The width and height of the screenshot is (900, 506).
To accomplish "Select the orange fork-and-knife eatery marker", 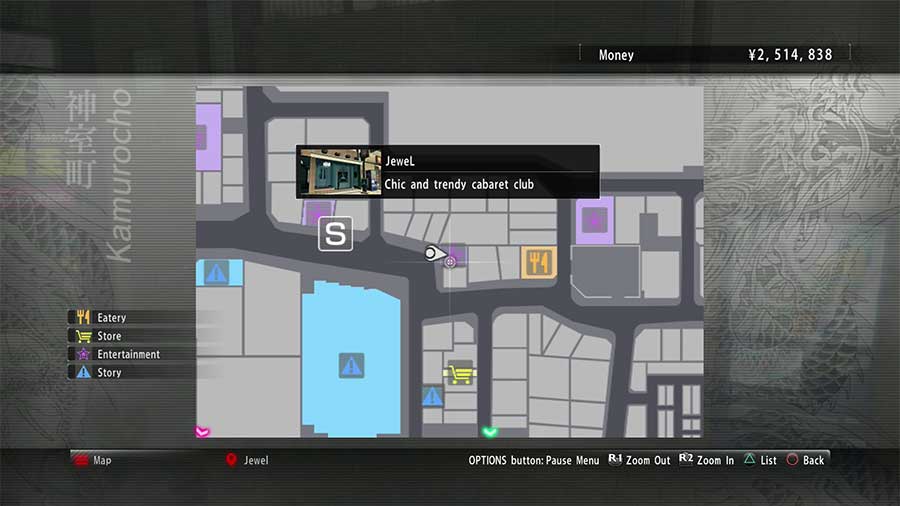I will (x=538, y=262).
